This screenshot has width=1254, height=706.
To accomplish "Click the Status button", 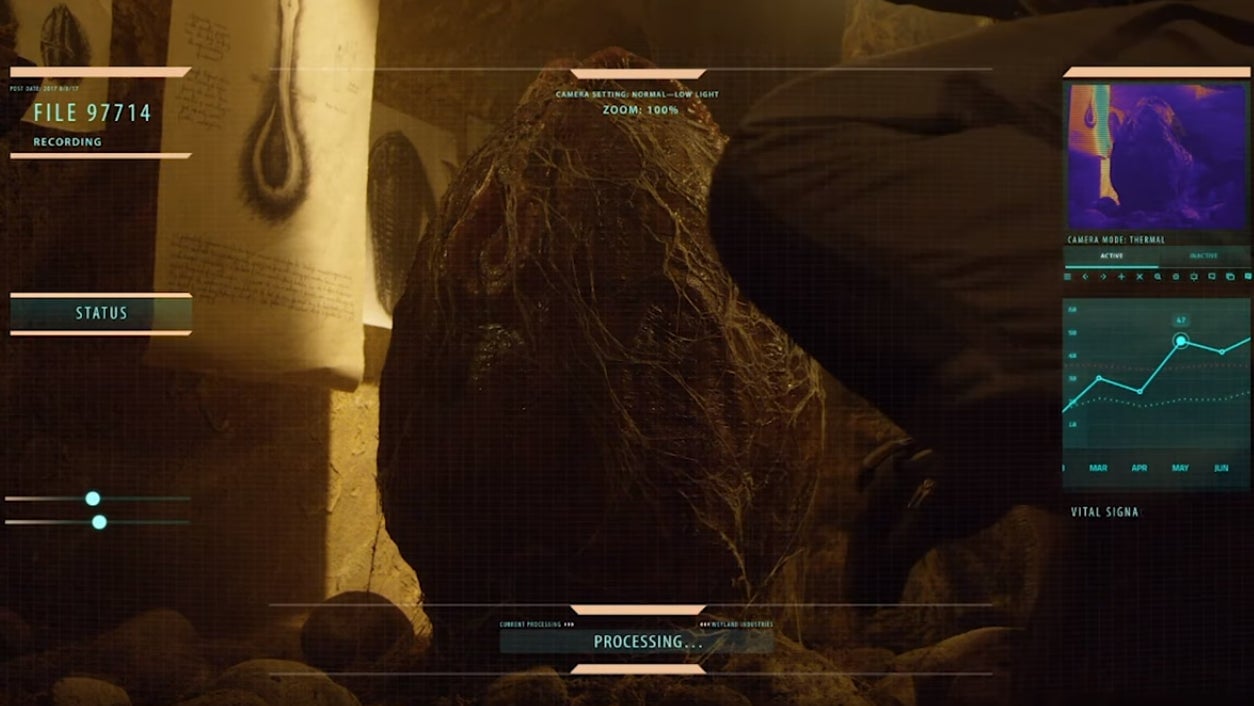I will 101,313.
